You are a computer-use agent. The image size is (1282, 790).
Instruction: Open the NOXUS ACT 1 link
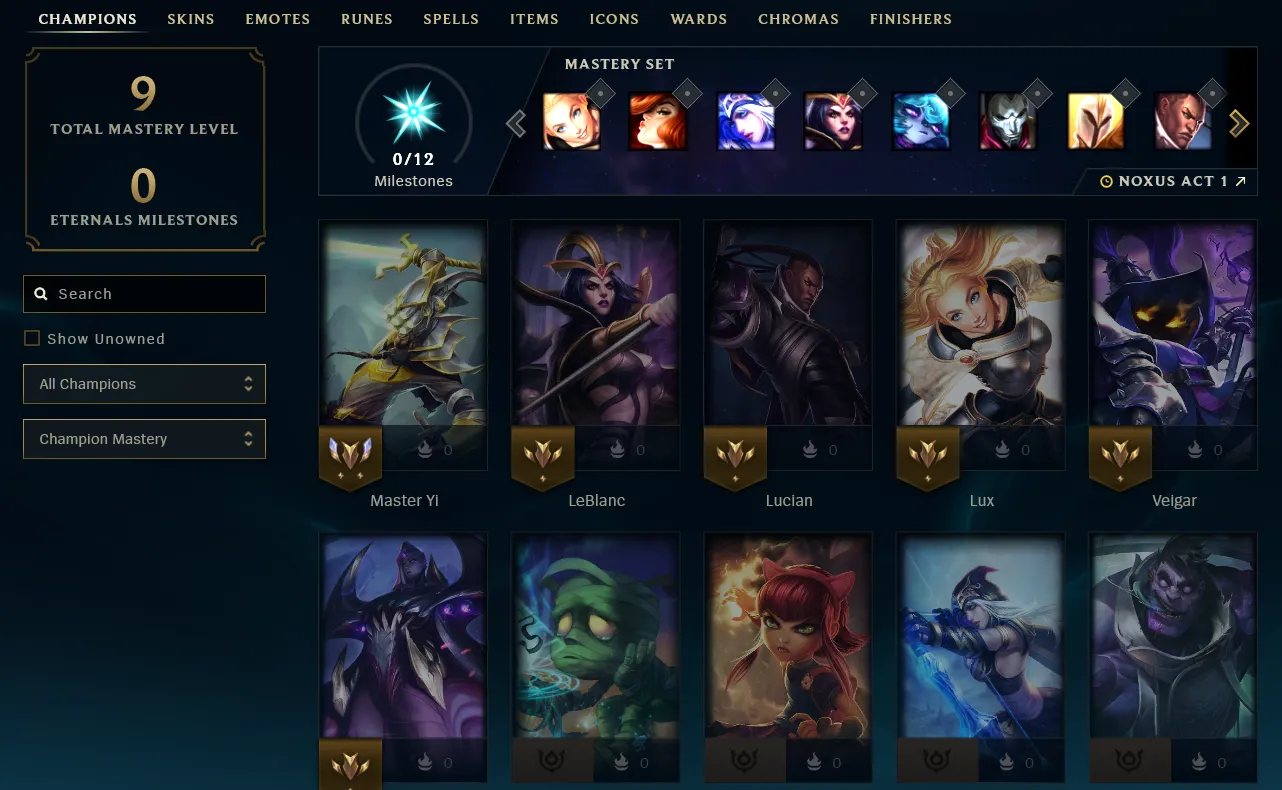click(x=1180, y=181)
